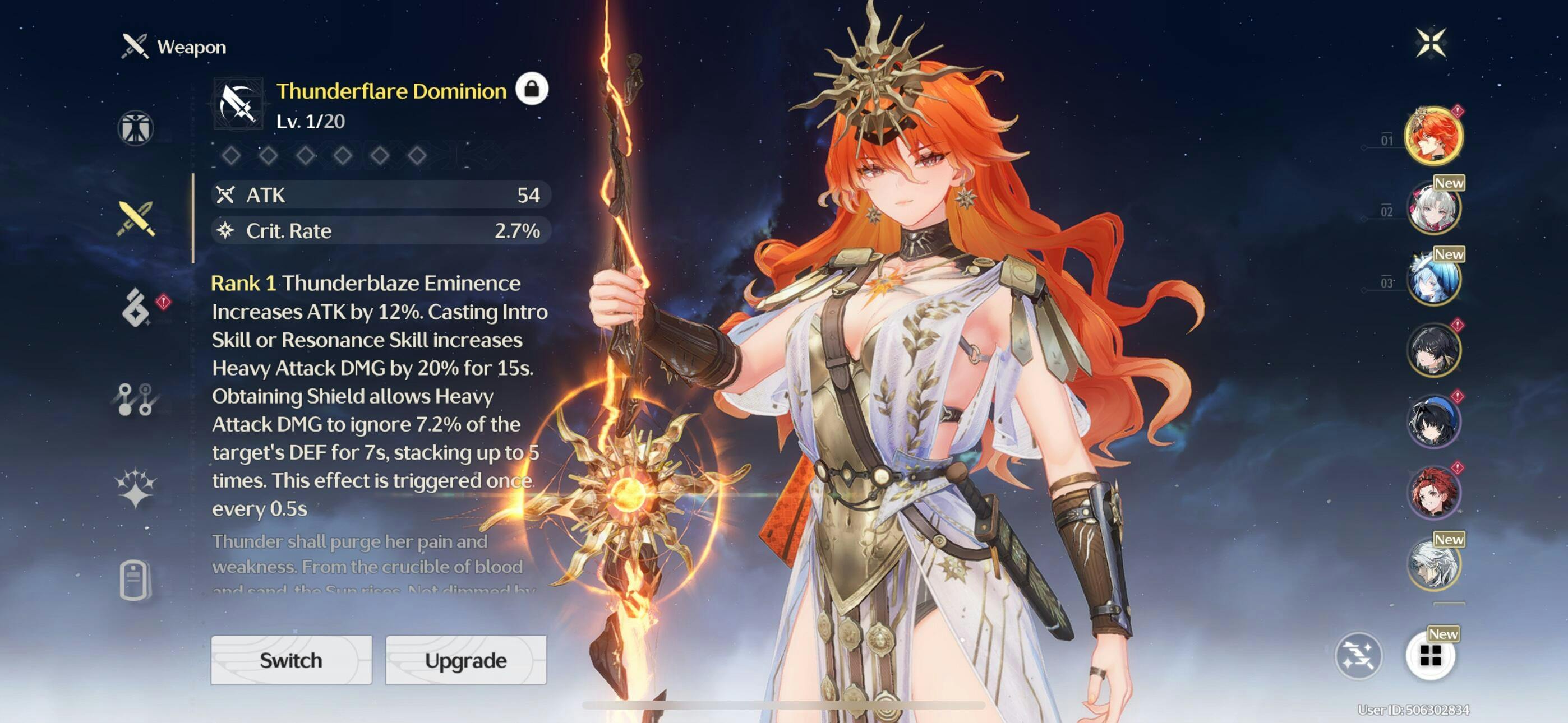
Task: Click the Thunderflare Dominion weapon icon
Action: (x=238, y=104)
